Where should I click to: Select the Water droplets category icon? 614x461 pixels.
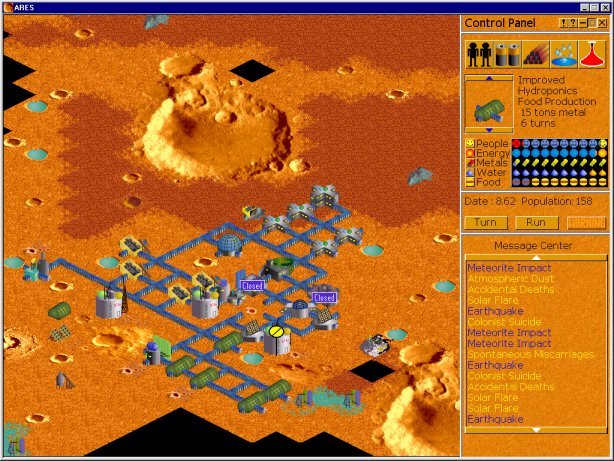(565, 53)
